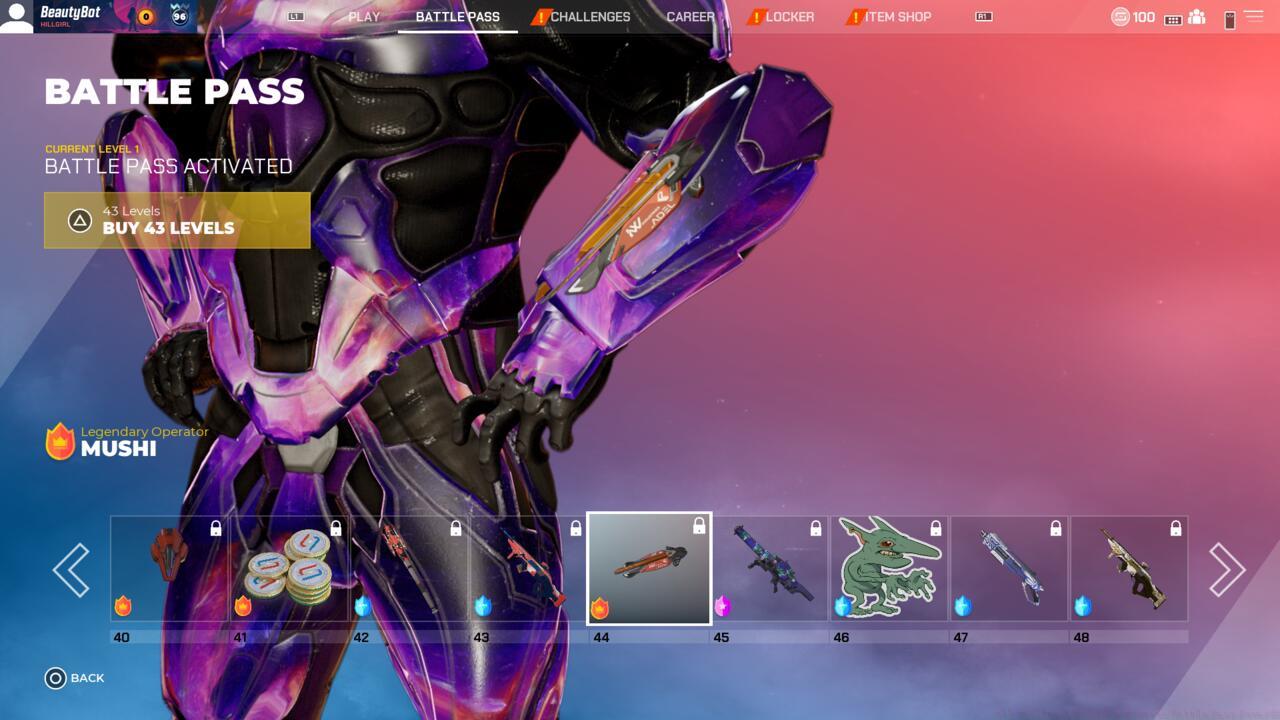Choose the level 41 coin stack reward
Image resolution: width=1280 pixels, height=720 pixels.
click(x=289, y=569)
